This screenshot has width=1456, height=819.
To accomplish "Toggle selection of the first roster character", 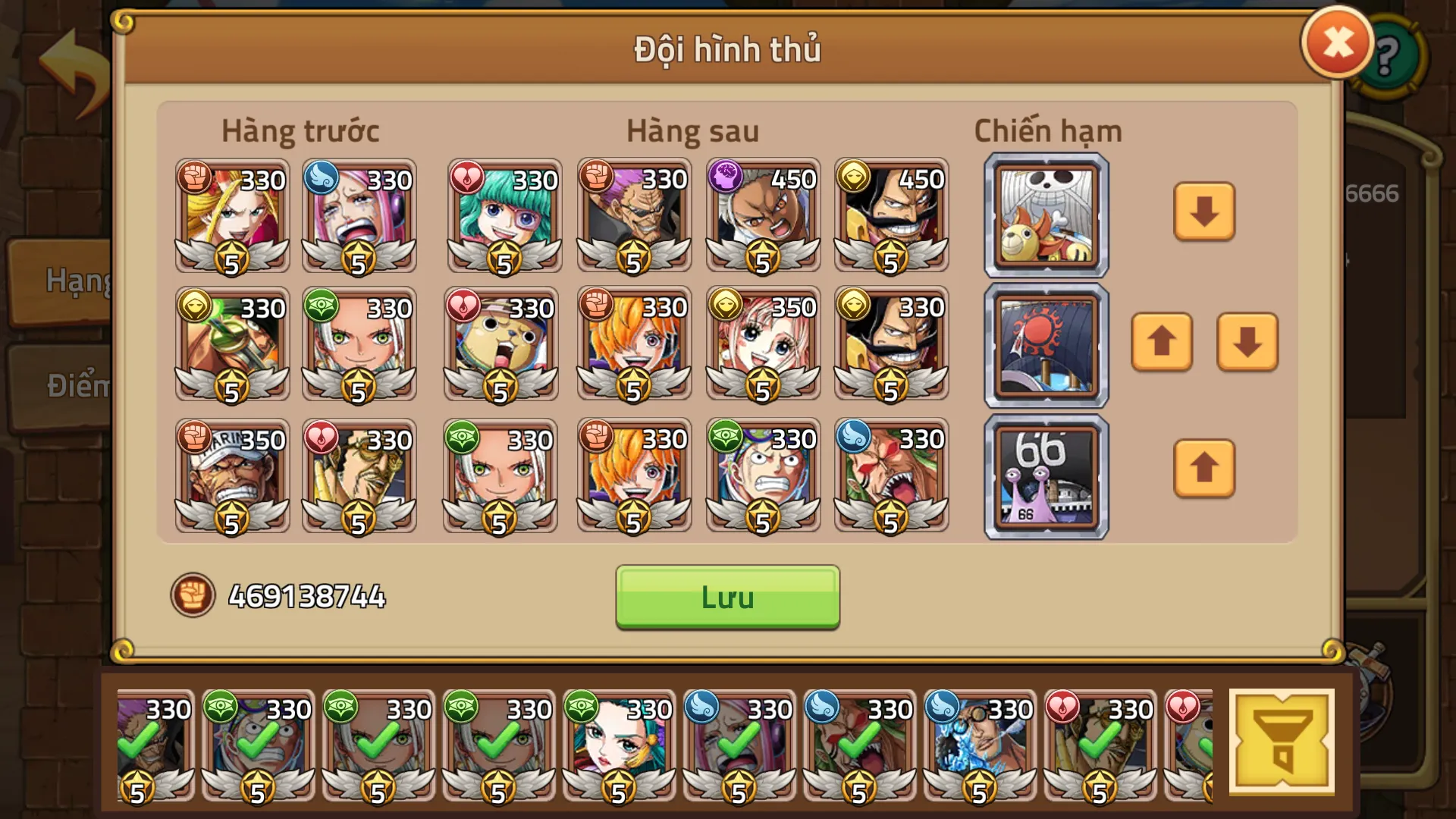I will 152,747.
